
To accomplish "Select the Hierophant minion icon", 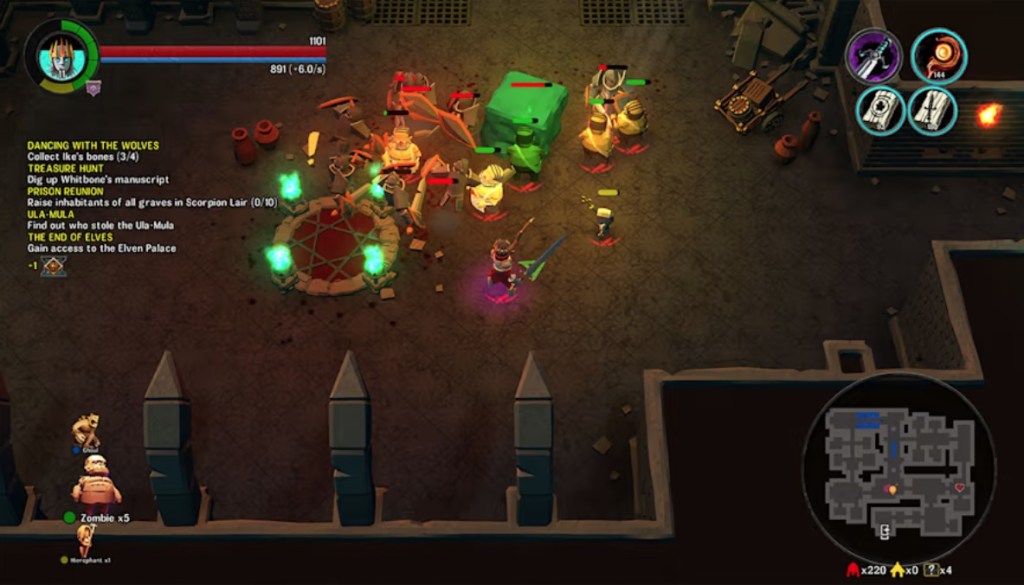I will (x=86, y=540).
